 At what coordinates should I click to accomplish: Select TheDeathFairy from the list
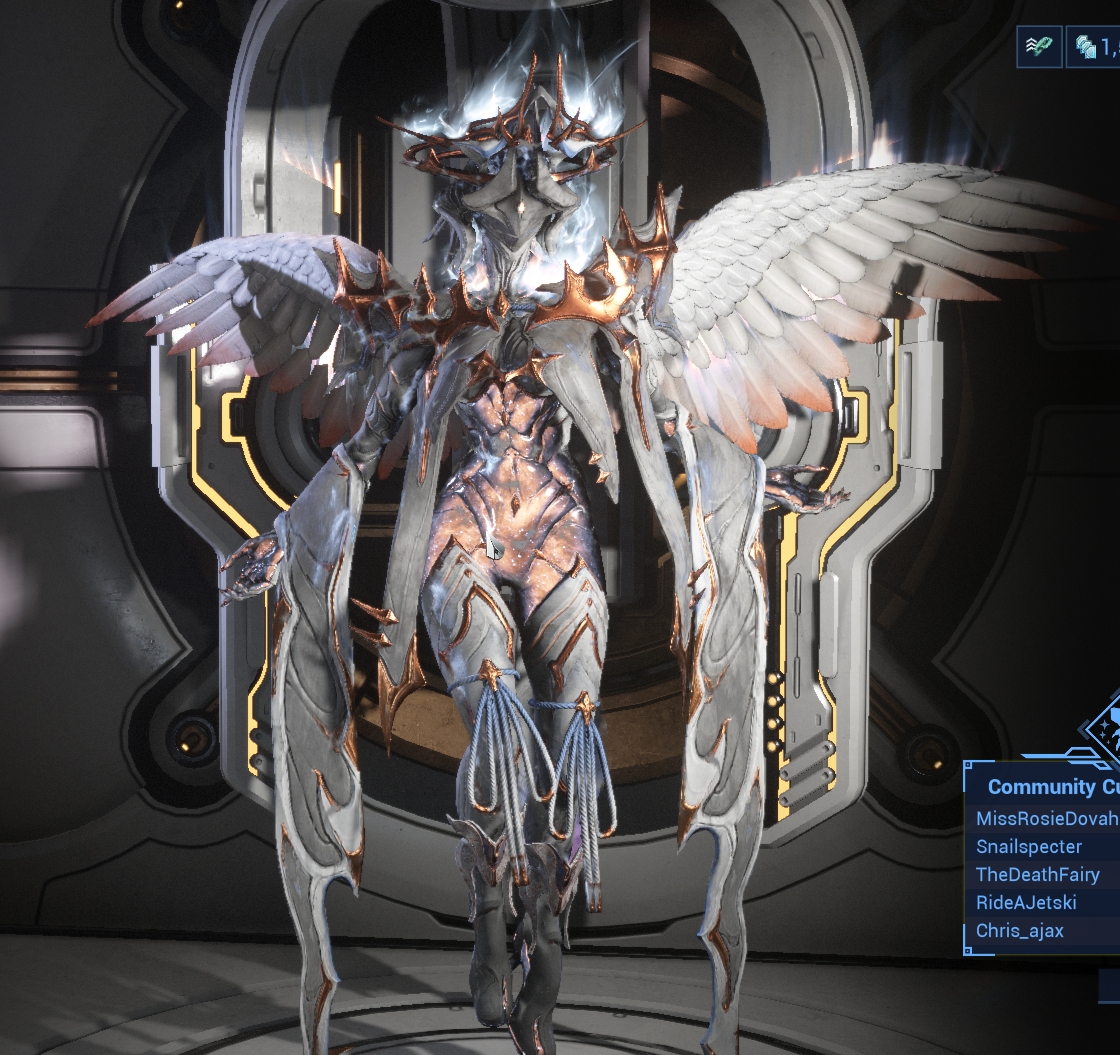coord(1037,875)
